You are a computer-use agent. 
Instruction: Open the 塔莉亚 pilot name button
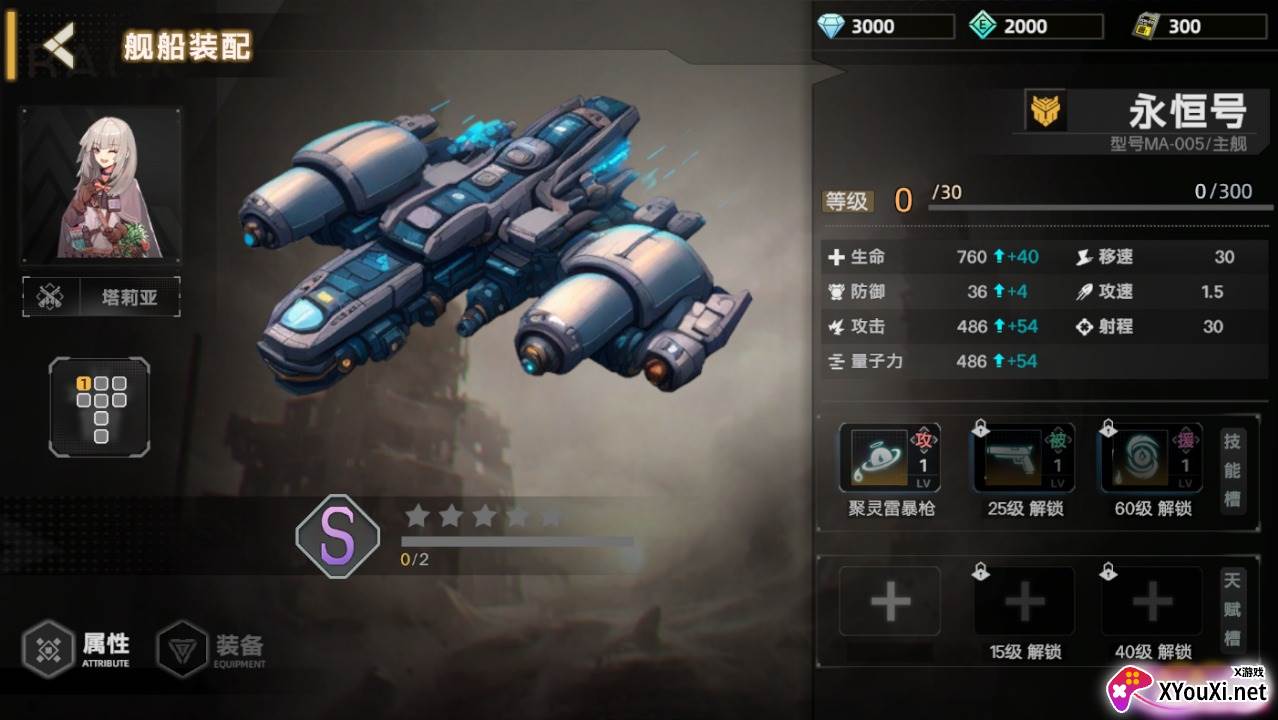(101, 297)
